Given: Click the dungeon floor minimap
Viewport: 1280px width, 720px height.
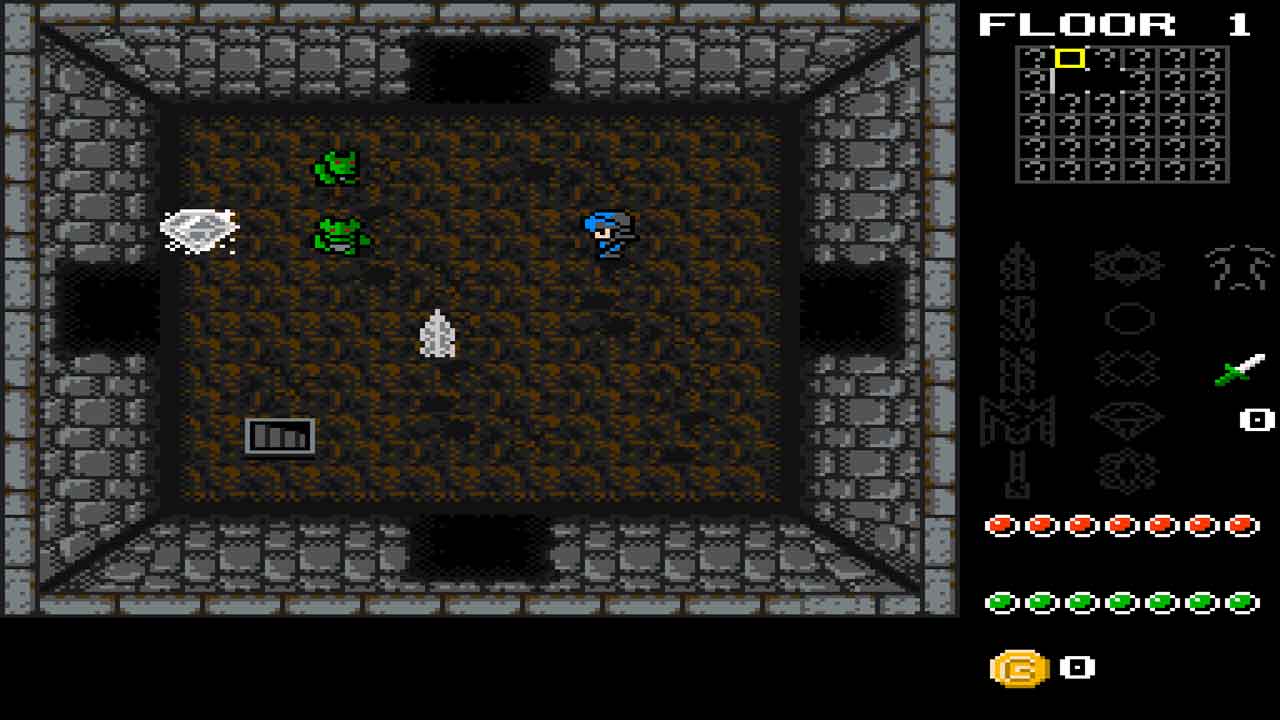Looking at the screenshot, I should tap(1122, 114).
